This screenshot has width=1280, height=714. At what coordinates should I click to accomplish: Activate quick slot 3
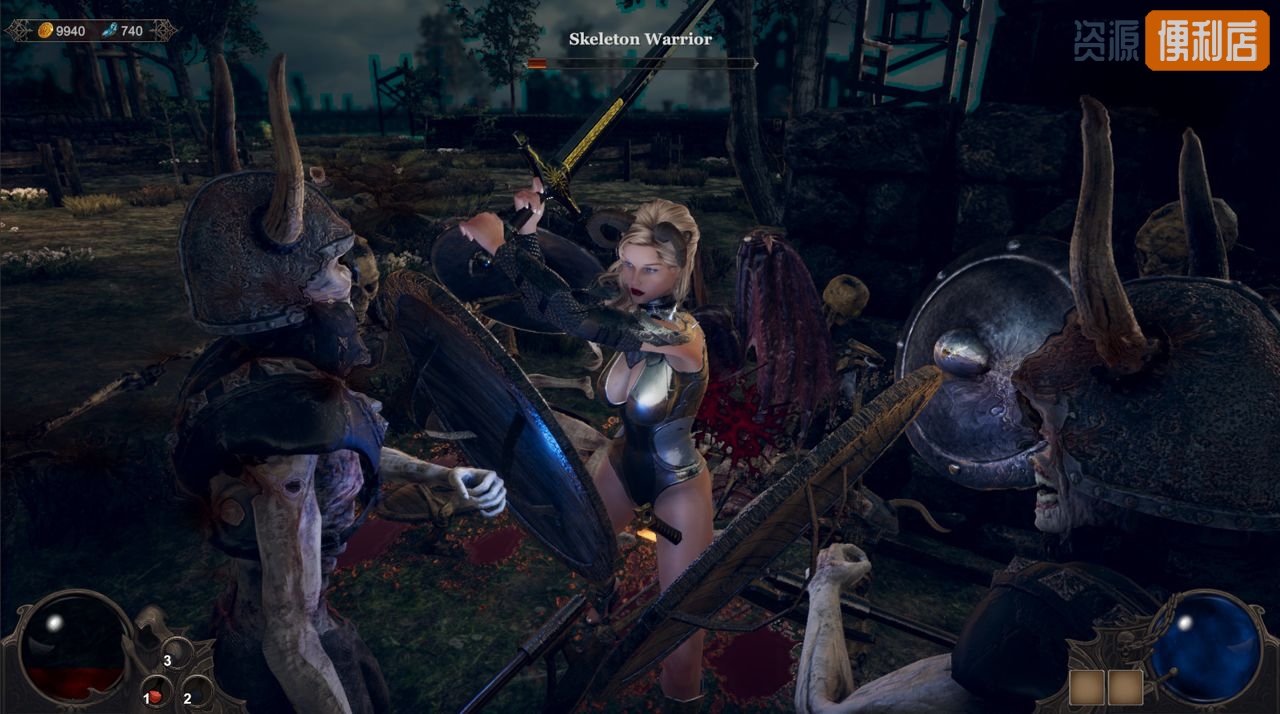coord(177,654)
